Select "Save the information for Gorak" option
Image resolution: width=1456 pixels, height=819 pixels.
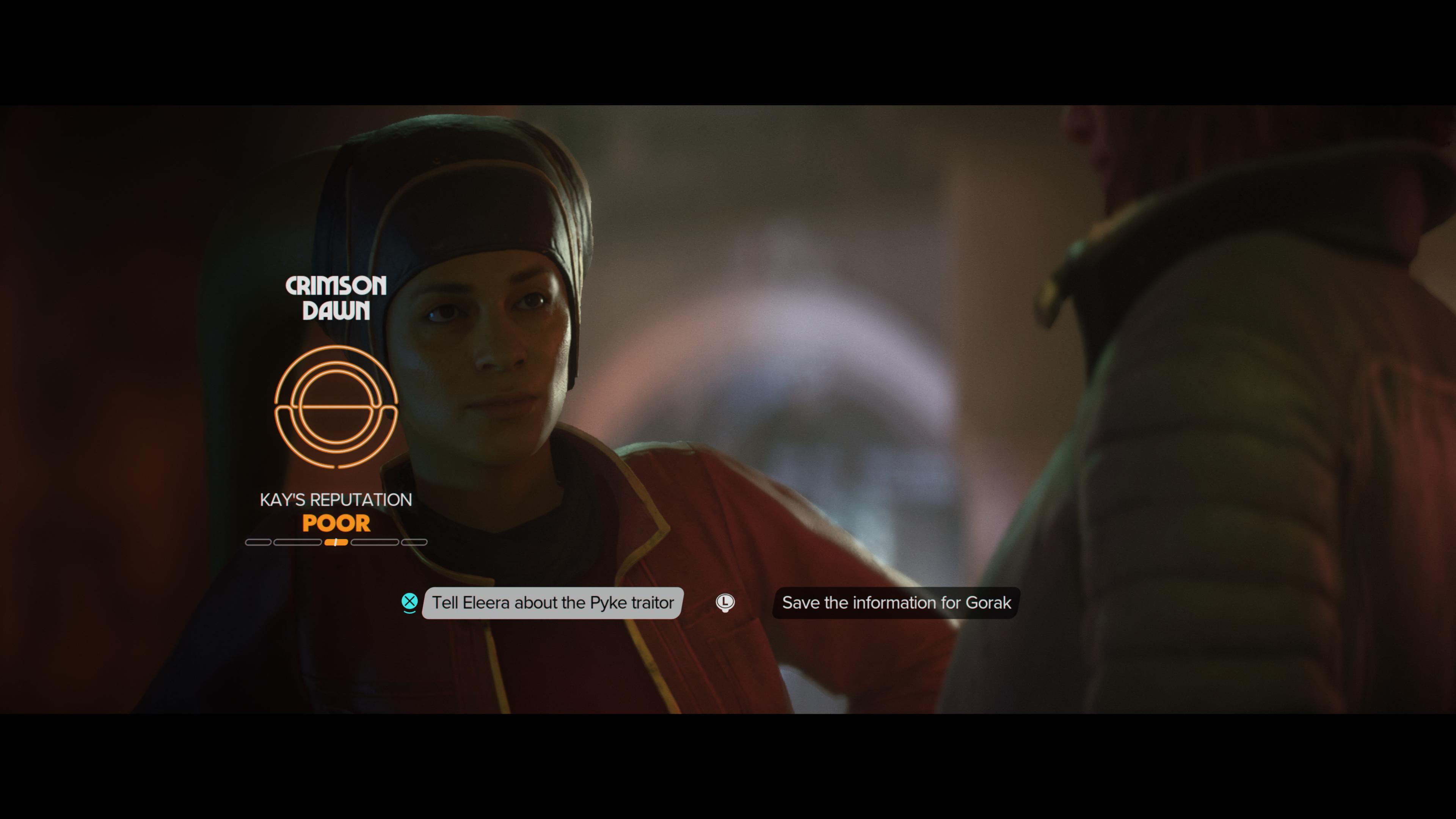896,602
